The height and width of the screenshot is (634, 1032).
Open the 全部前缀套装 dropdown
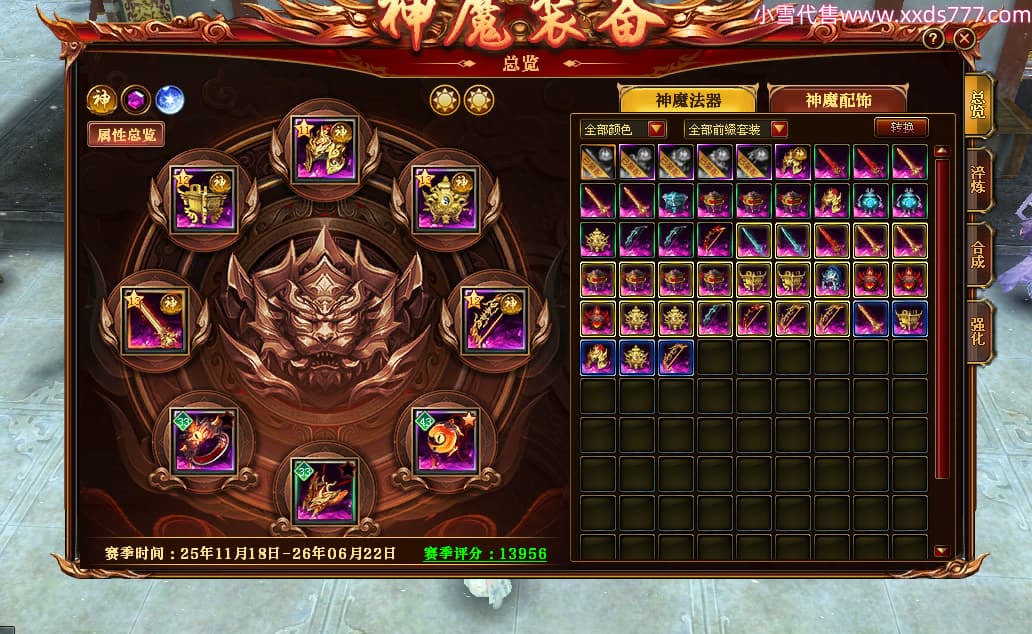pos(737,129)
